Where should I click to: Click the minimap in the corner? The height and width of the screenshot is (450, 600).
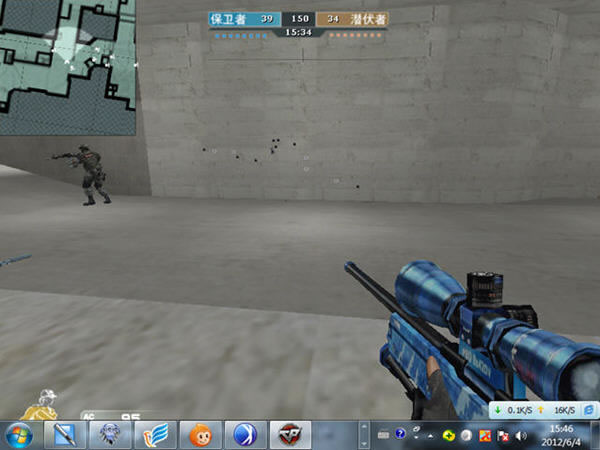(67, 67)
